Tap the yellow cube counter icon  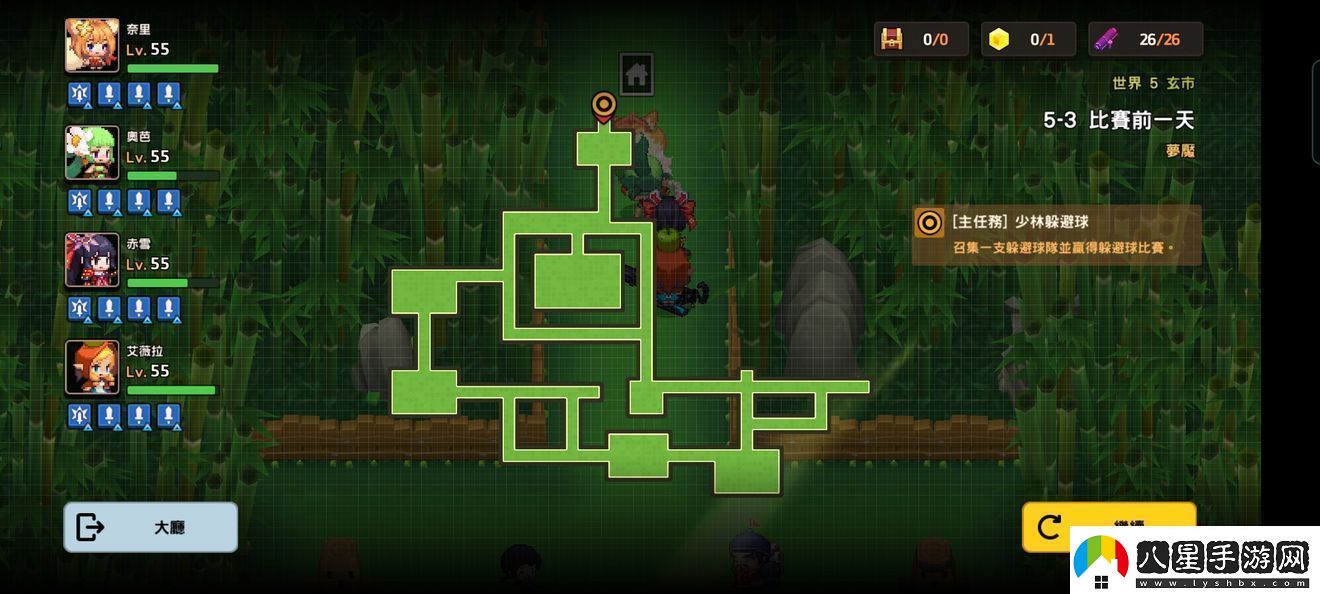click(x=998, y=39)
